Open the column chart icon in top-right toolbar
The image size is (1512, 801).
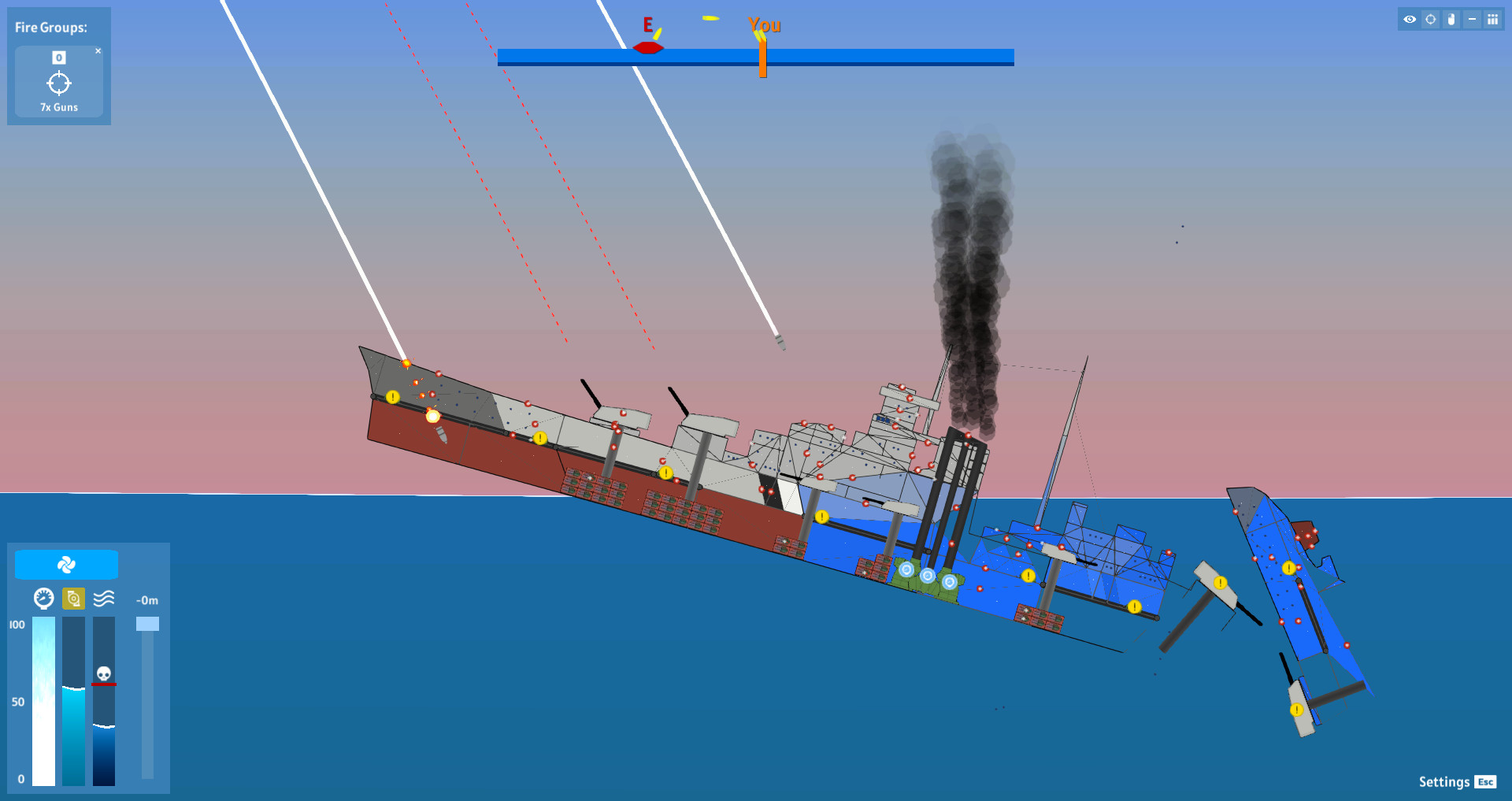pos(1494,19)
